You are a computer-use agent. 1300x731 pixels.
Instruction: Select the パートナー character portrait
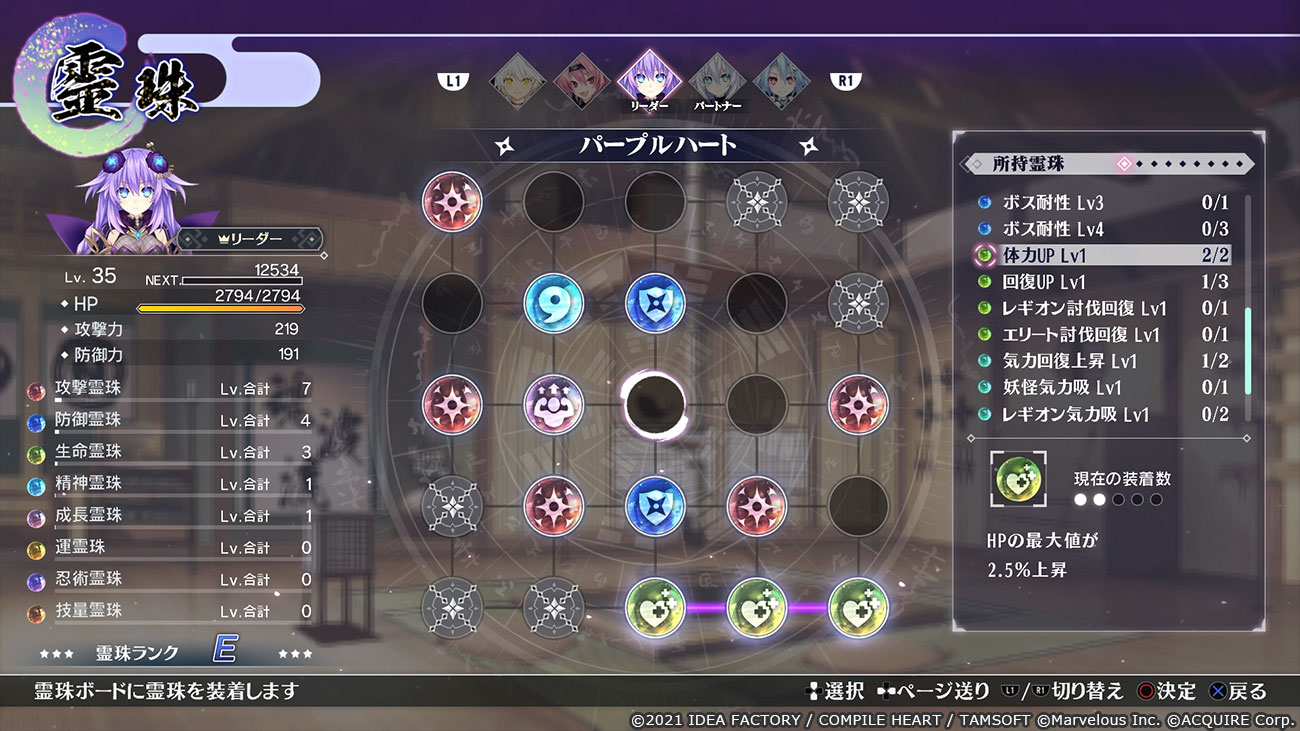[714, 81]
